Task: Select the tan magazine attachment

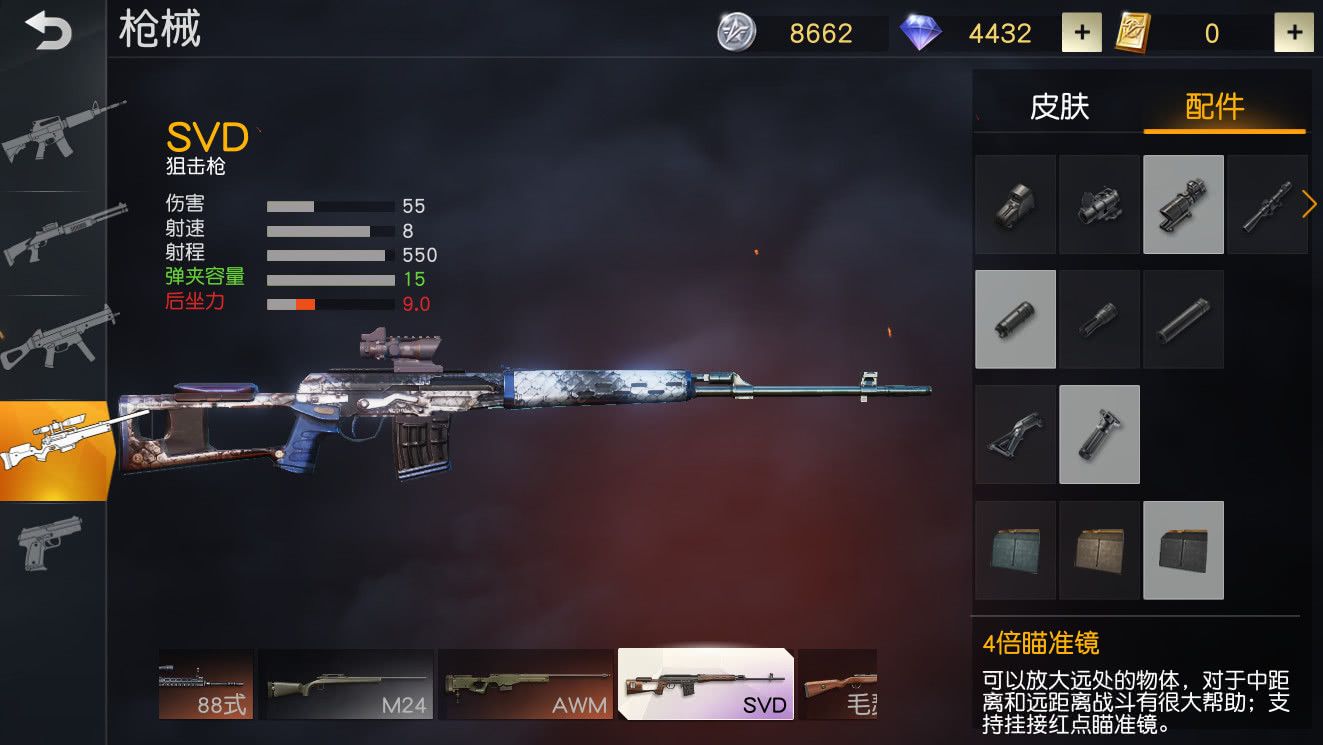Action: coord(1099,550)
